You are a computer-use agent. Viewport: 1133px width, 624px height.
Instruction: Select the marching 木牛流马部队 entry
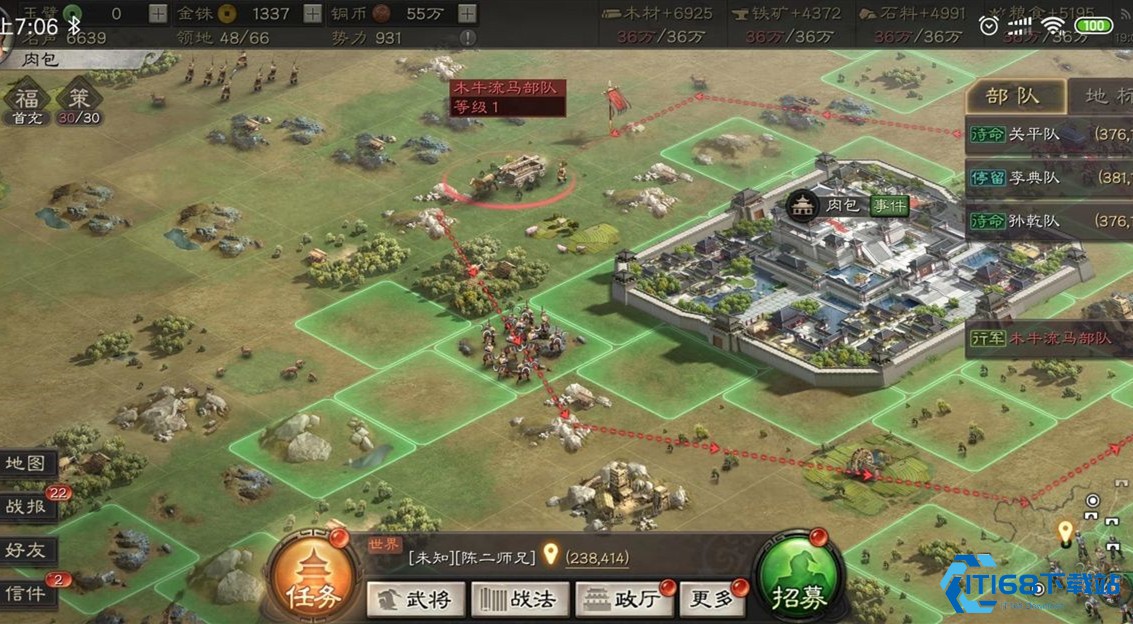[x=1048, y=338]
